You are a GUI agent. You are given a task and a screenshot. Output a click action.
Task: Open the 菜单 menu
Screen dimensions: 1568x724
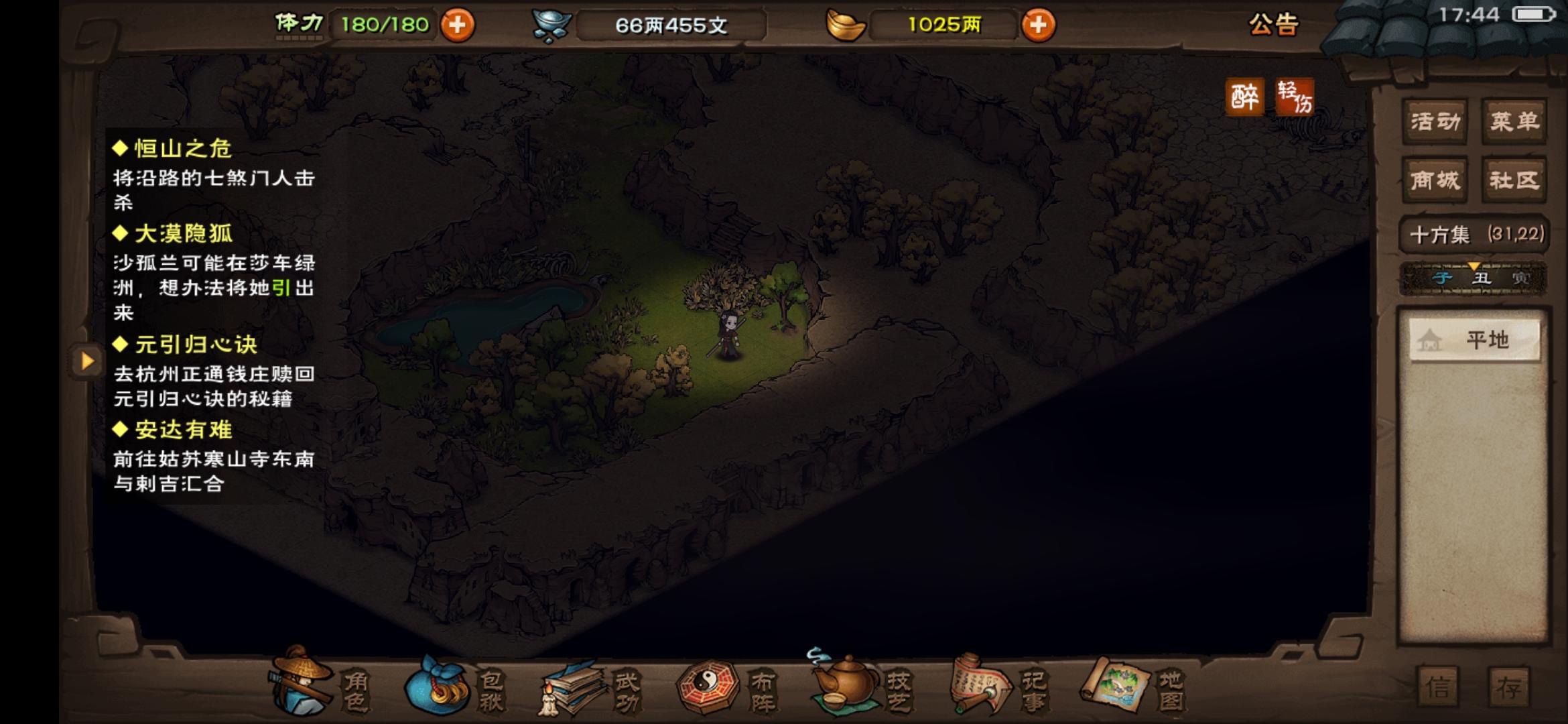[x=1514, y=122]
